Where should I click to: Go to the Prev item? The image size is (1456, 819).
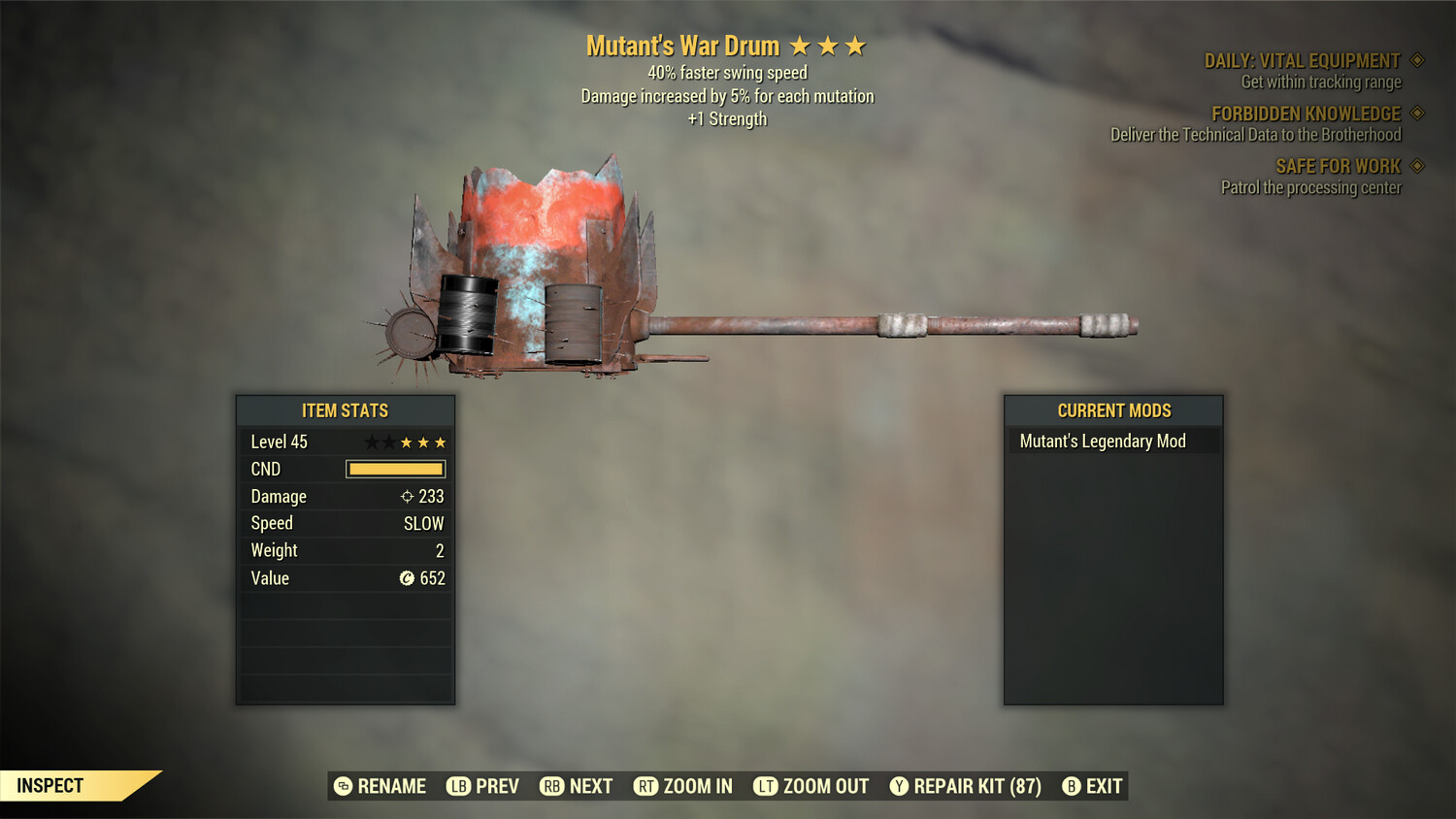click(482, 786)
